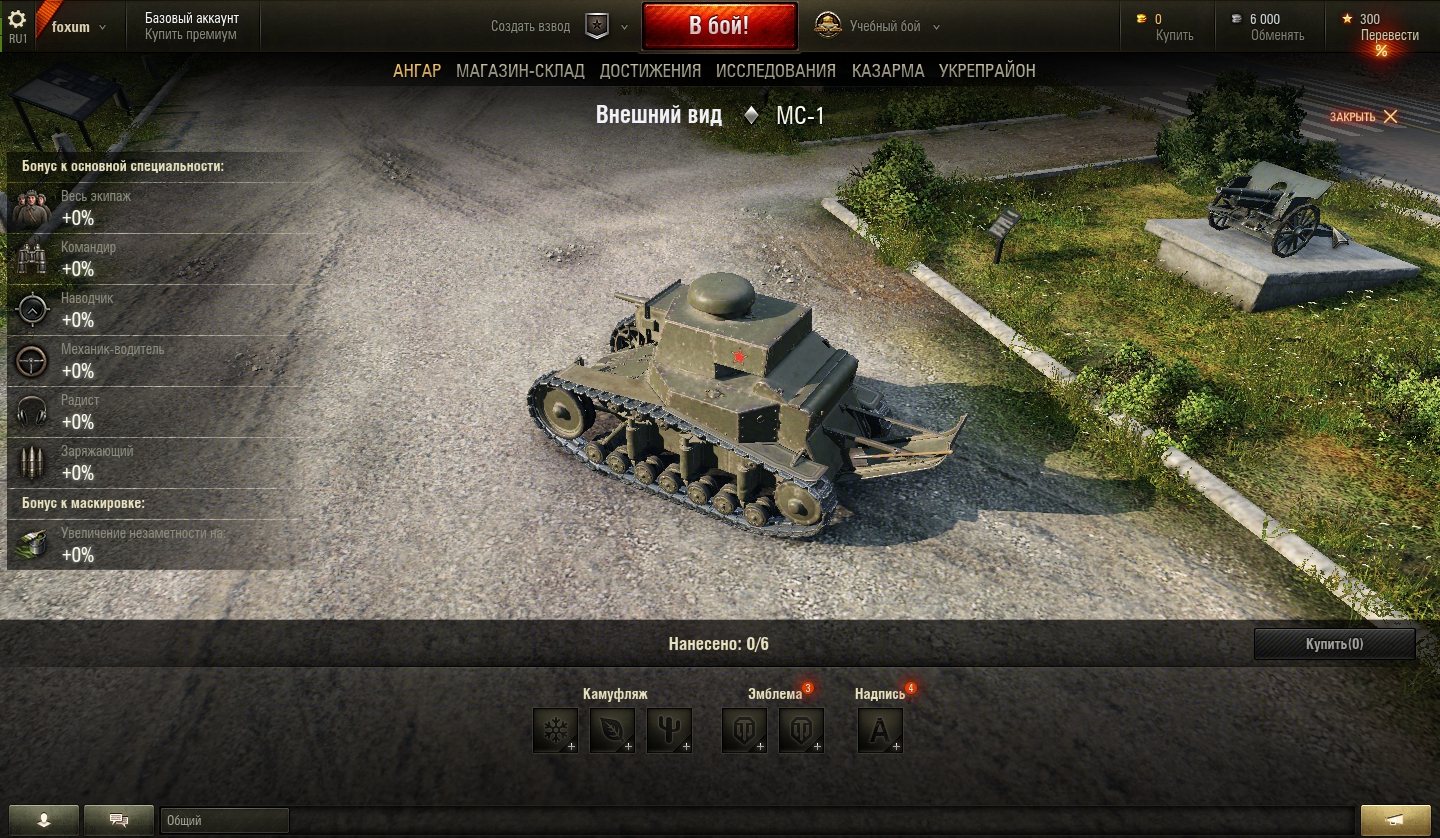Open the settings gear menu
The width and height of the screenshot is (1440, 838).
pyautogui.click(x=17, y=19)
